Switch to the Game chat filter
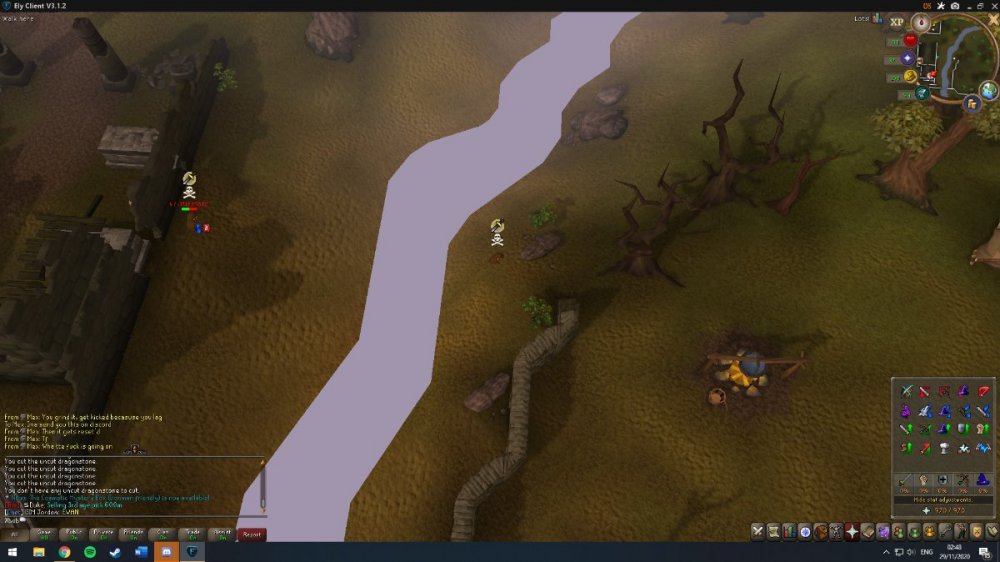 (x=44, y=534)
